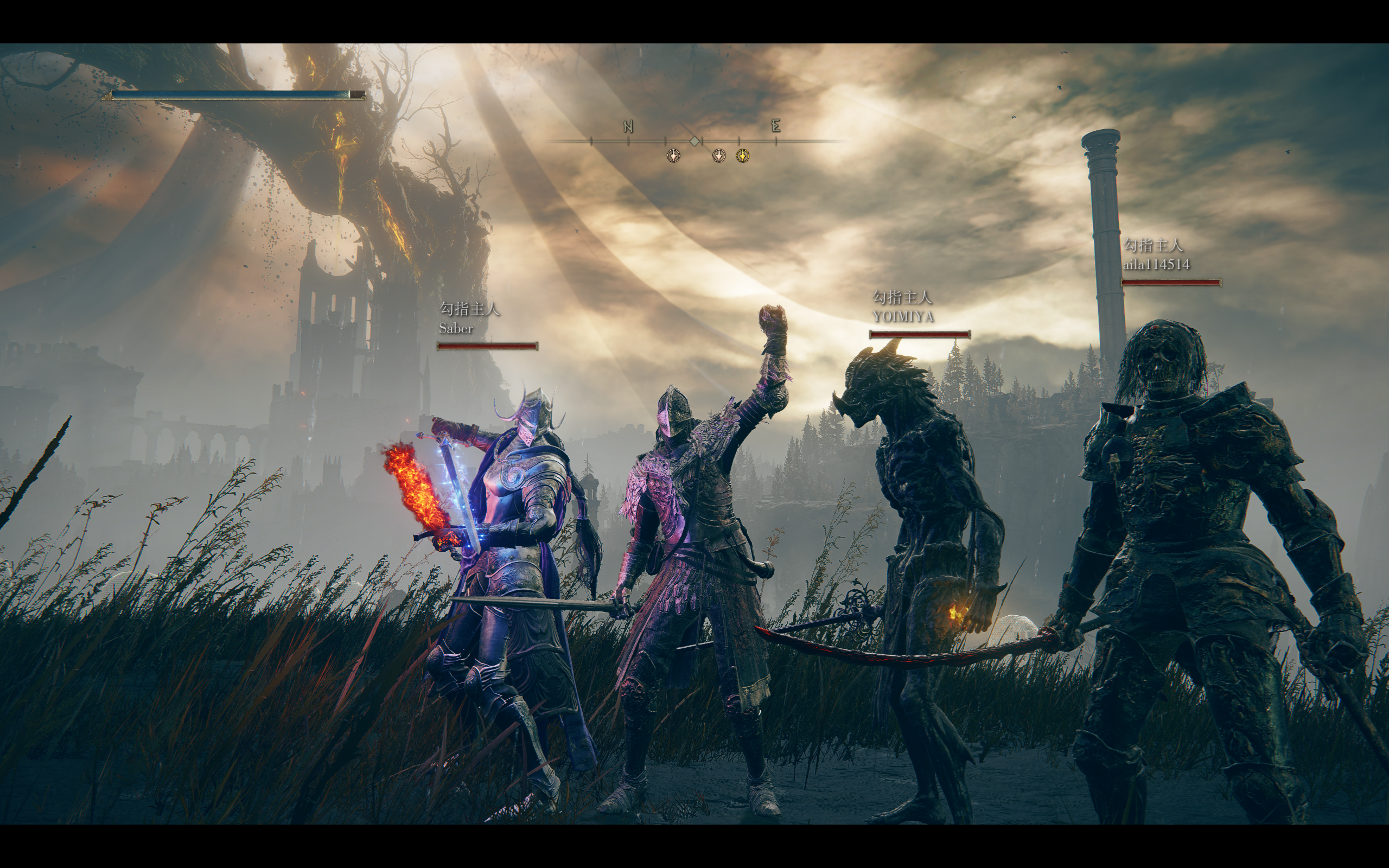The image size is (1389, 868).
Task: Select the gold player marker on the compass
Action: pyautogui.click(x=742, y=156)
